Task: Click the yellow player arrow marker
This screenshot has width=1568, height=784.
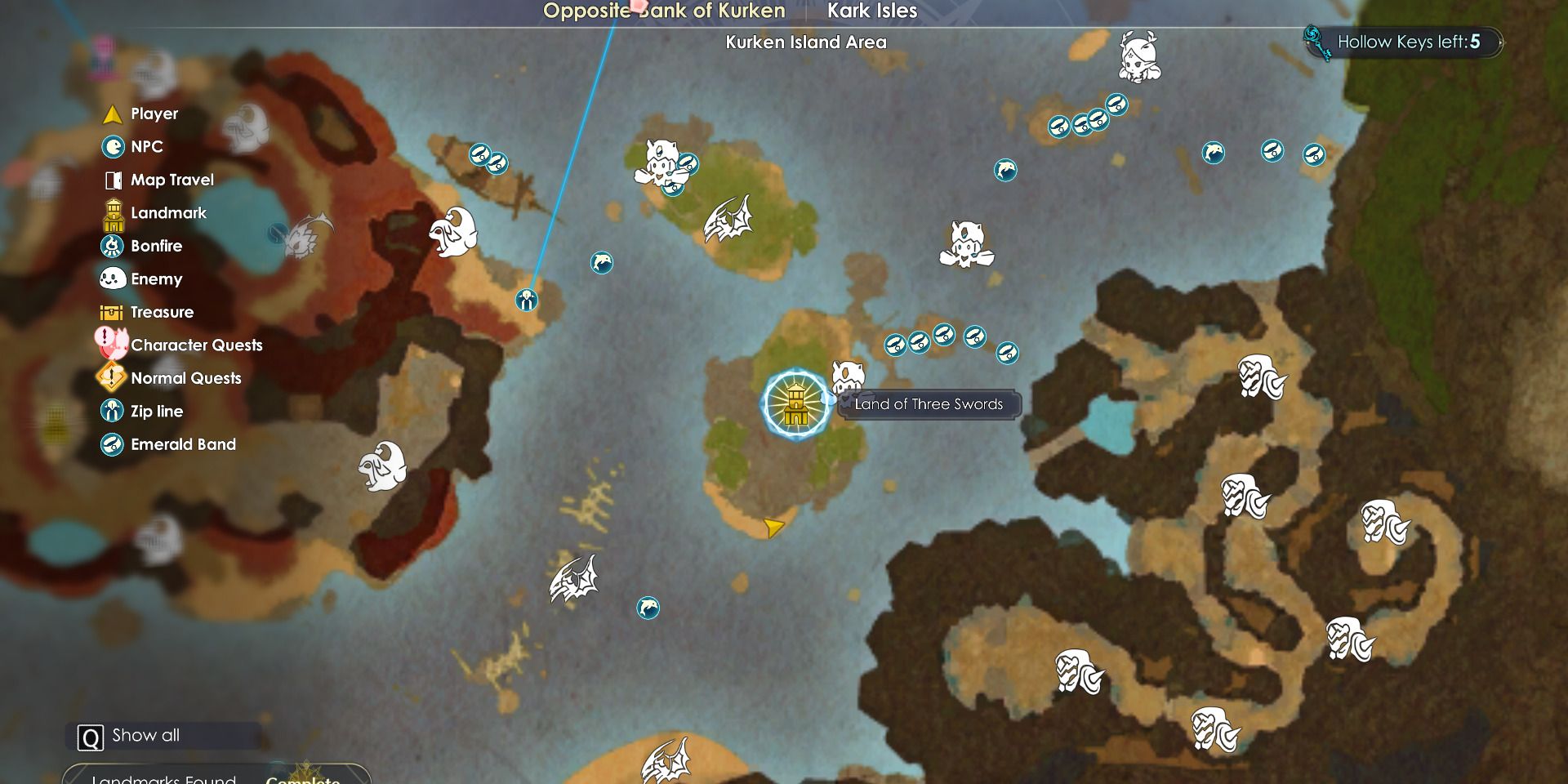Action: [773, 528]
